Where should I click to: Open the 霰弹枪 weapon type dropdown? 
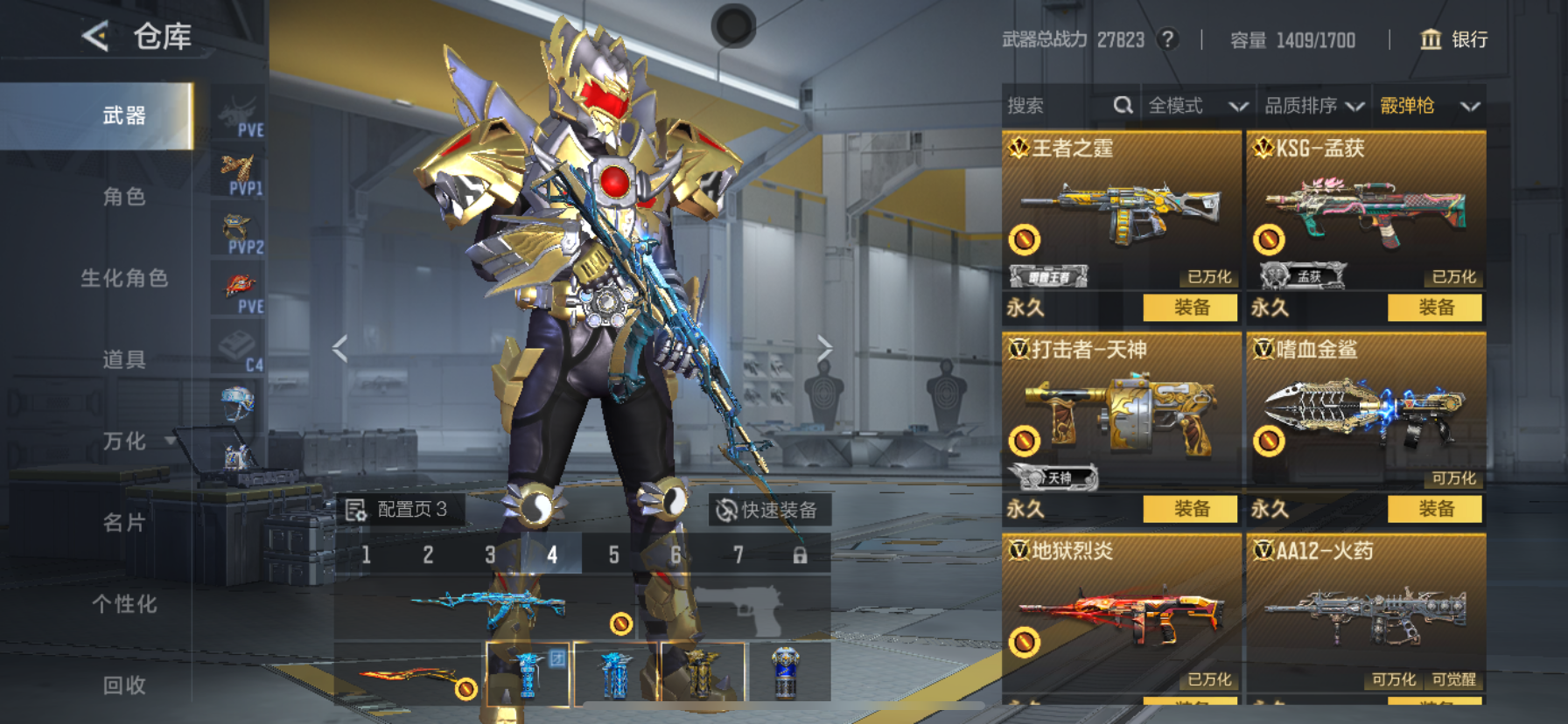1429,106
